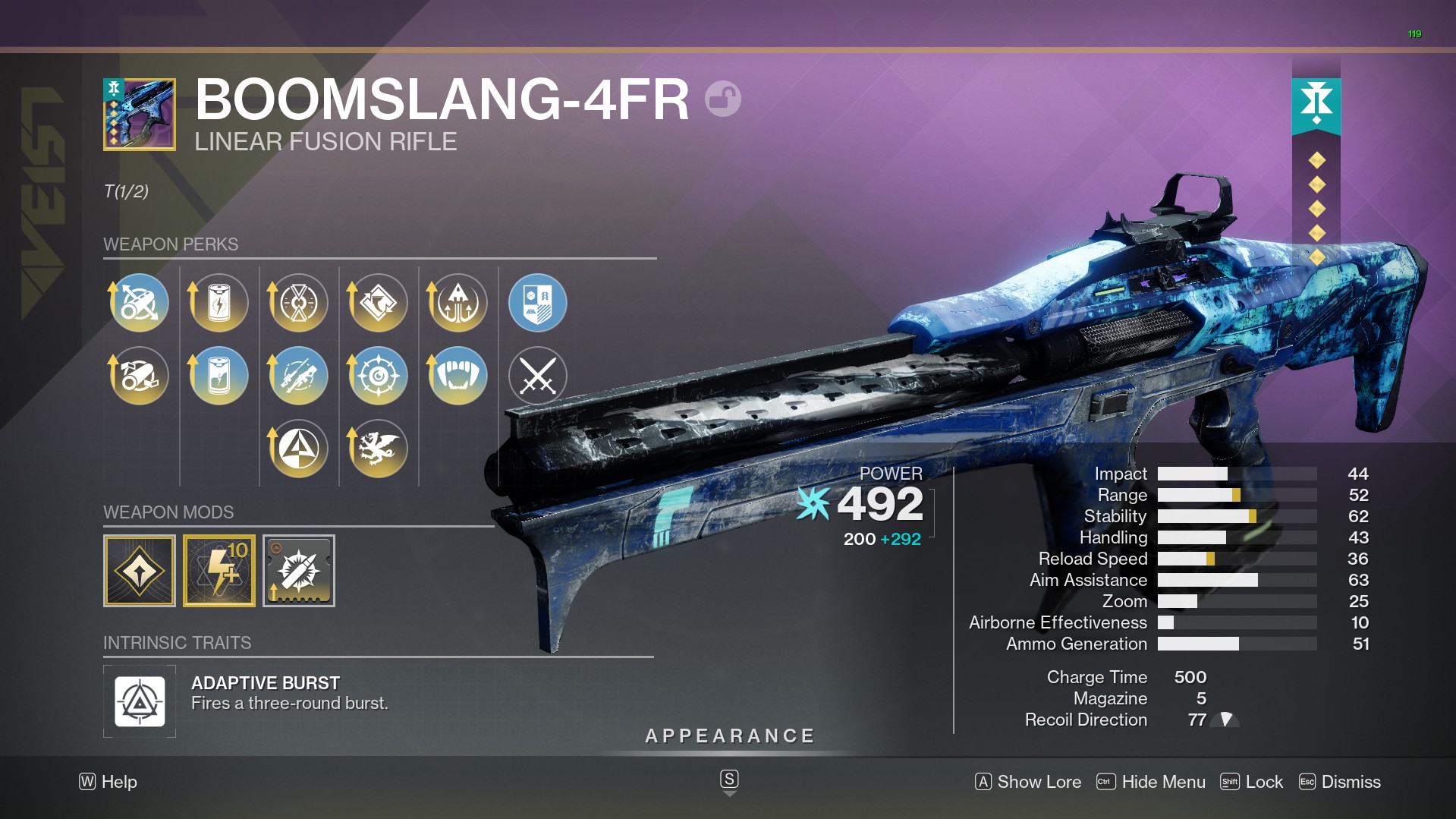Select the blue shield crest icon
Screen dimensions: 1456x819
click(x=537, y=303)
